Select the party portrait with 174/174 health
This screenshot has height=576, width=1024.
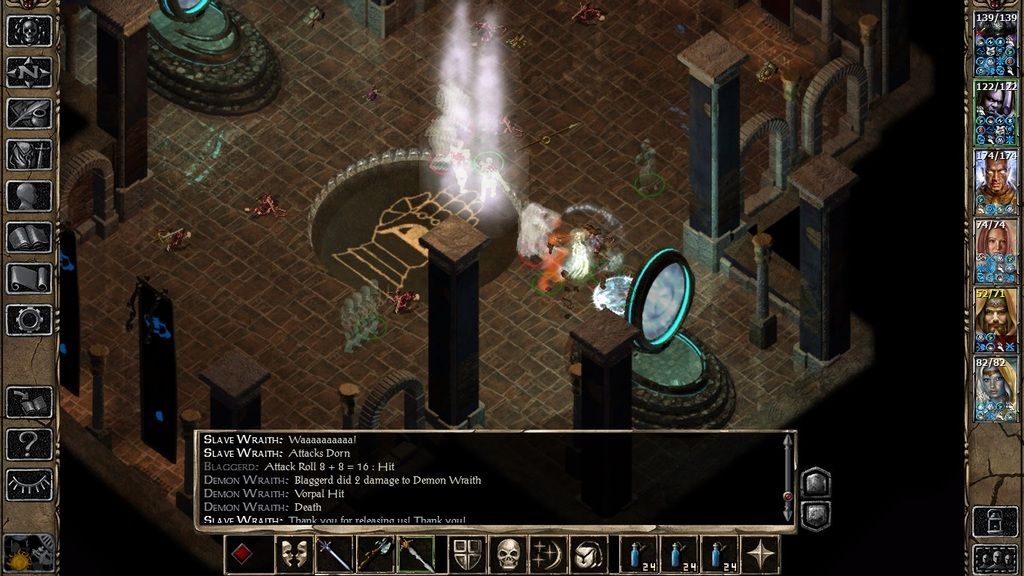995,183
